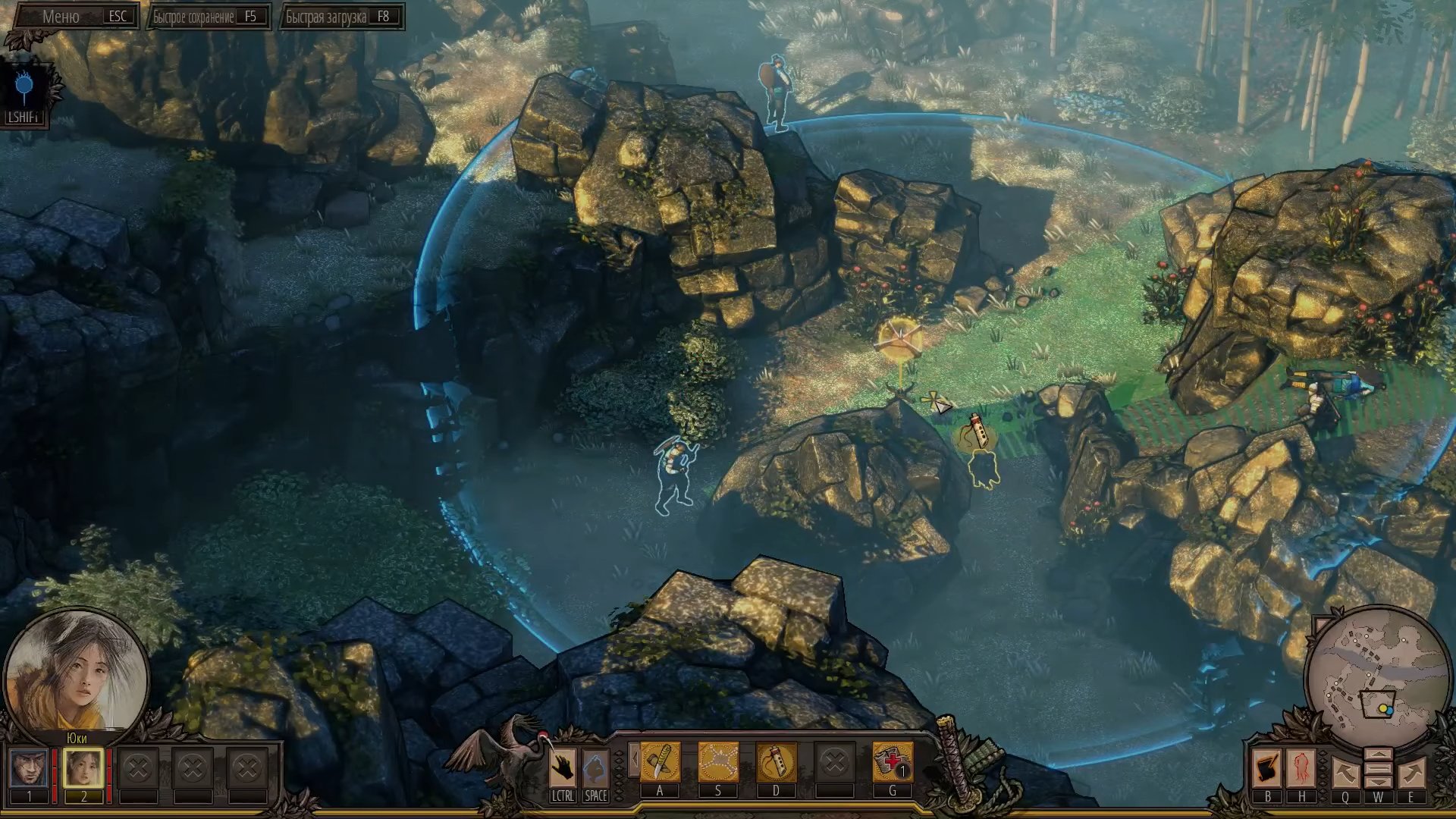Toggle the crouch figure icon

pos(595,768)
